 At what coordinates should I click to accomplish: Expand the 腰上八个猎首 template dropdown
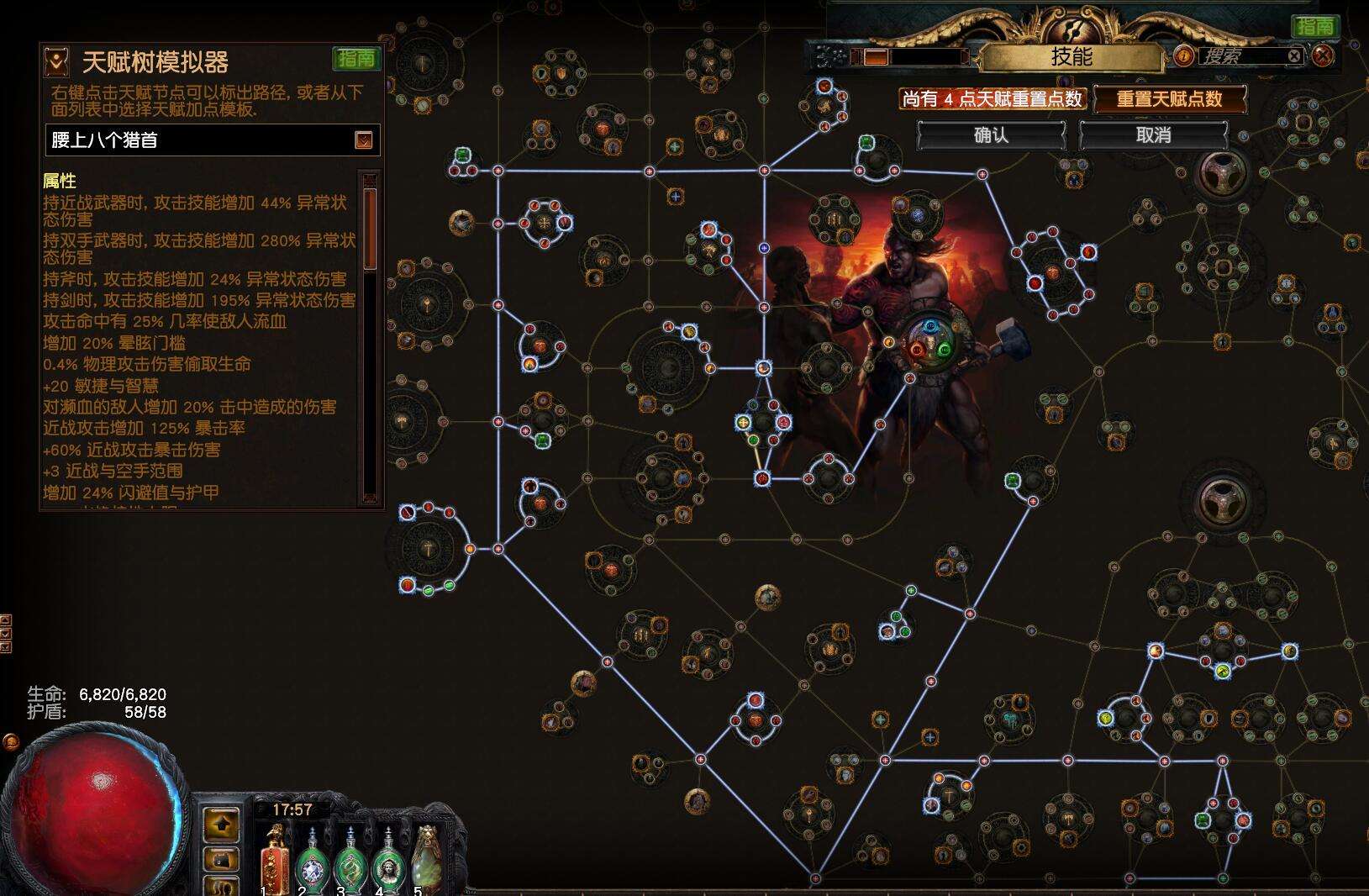363,140
